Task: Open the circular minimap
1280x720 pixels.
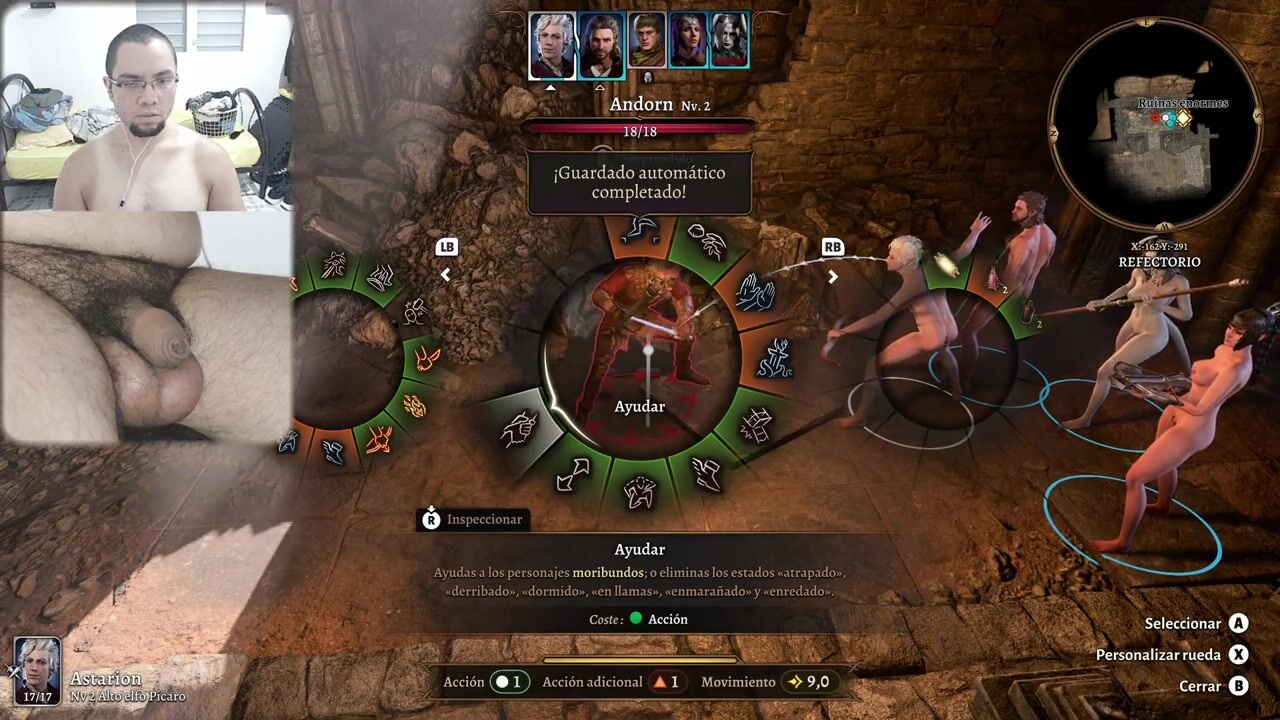Action: pyautogui.click(x=1153, y=122)
